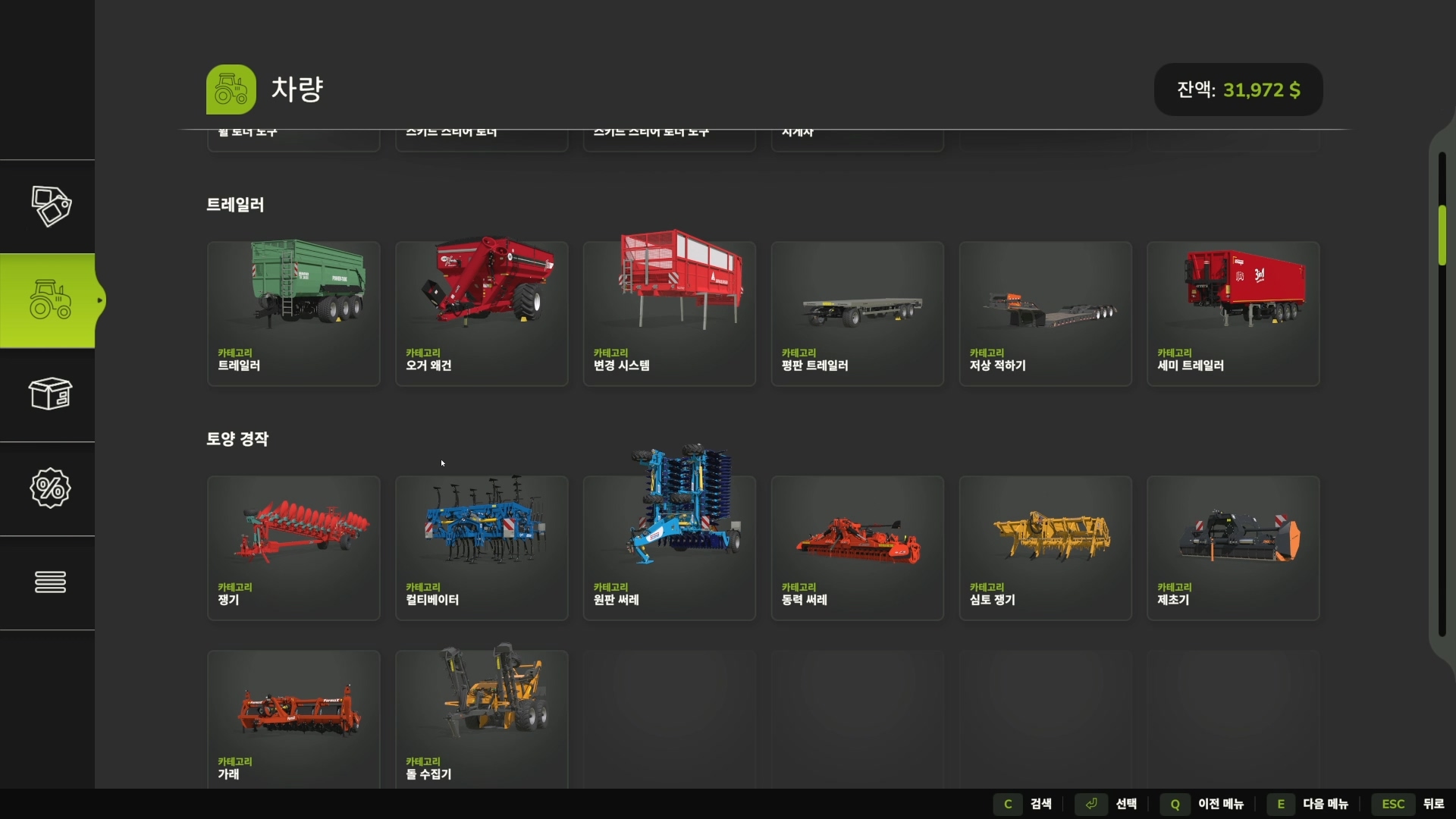
Task: Select the 제초기 category tile
Action: 1233,548
